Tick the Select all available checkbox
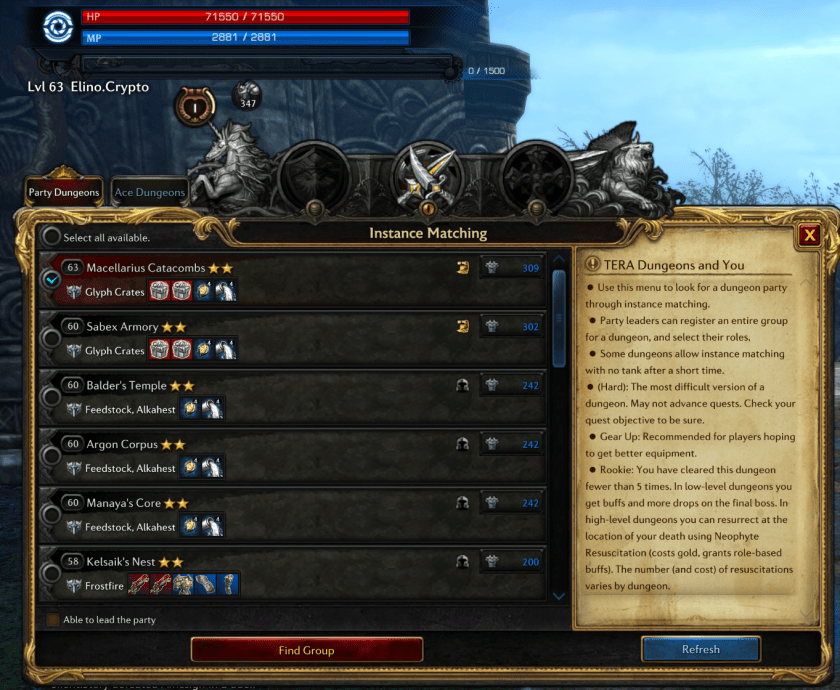The width and height of the screenshot is (840, 690). (50, 238)
